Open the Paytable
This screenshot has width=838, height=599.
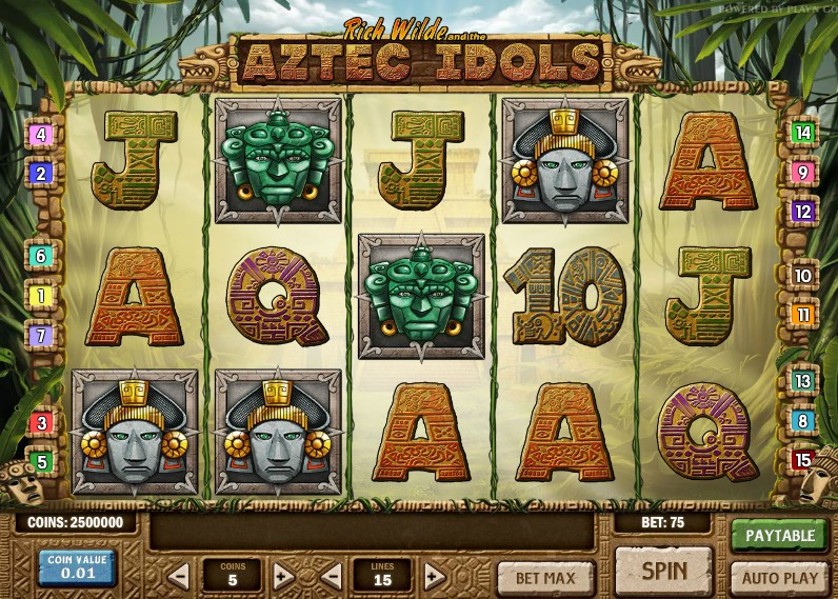(780, 535)
